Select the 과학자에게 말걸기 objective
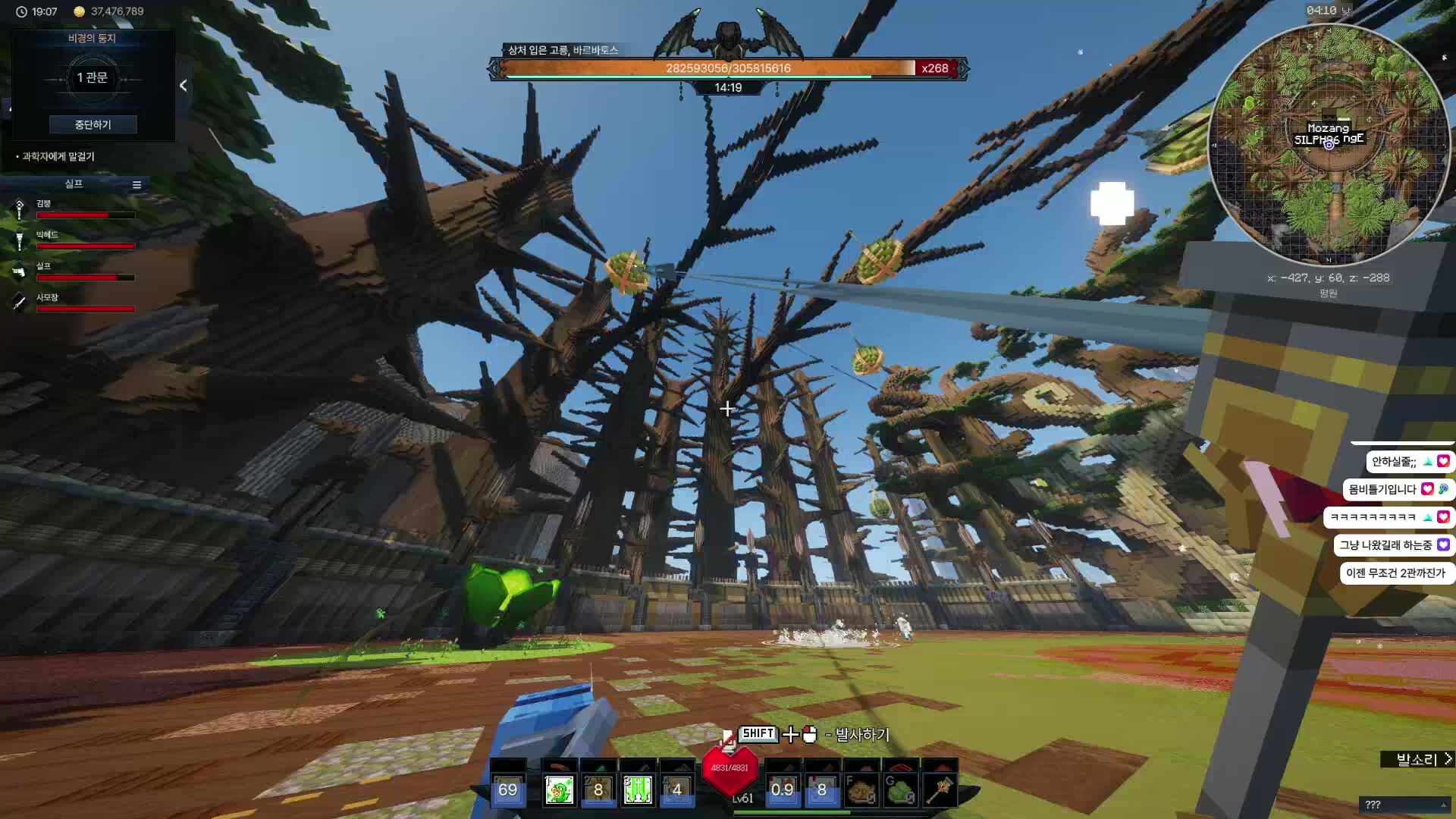1456x819 pixels. coord(58,156)
